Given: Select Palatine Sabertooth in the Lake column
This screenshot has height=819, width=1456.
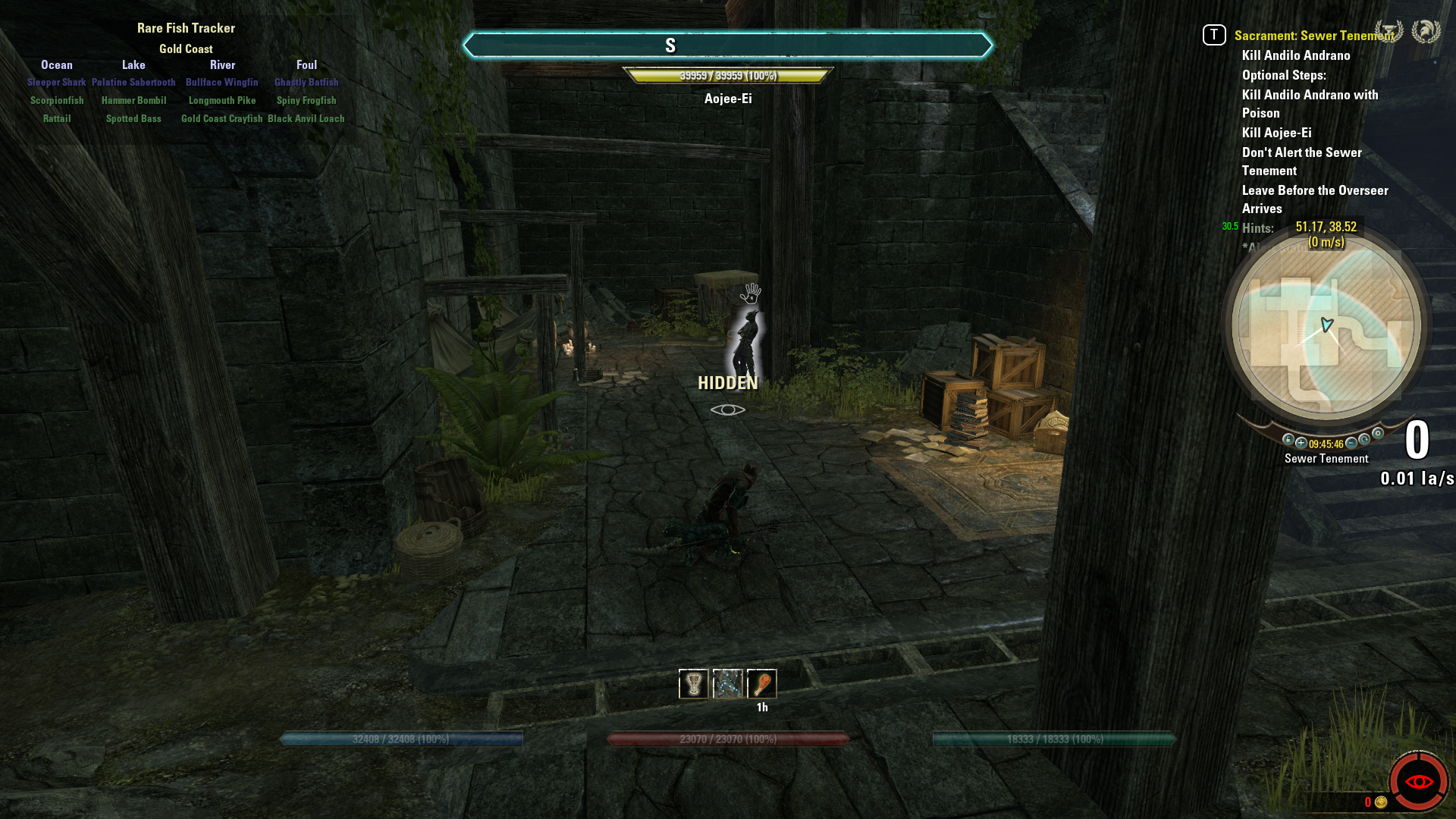Looking at the screenshot, I should pyautogui.click(x=133, y=83).
